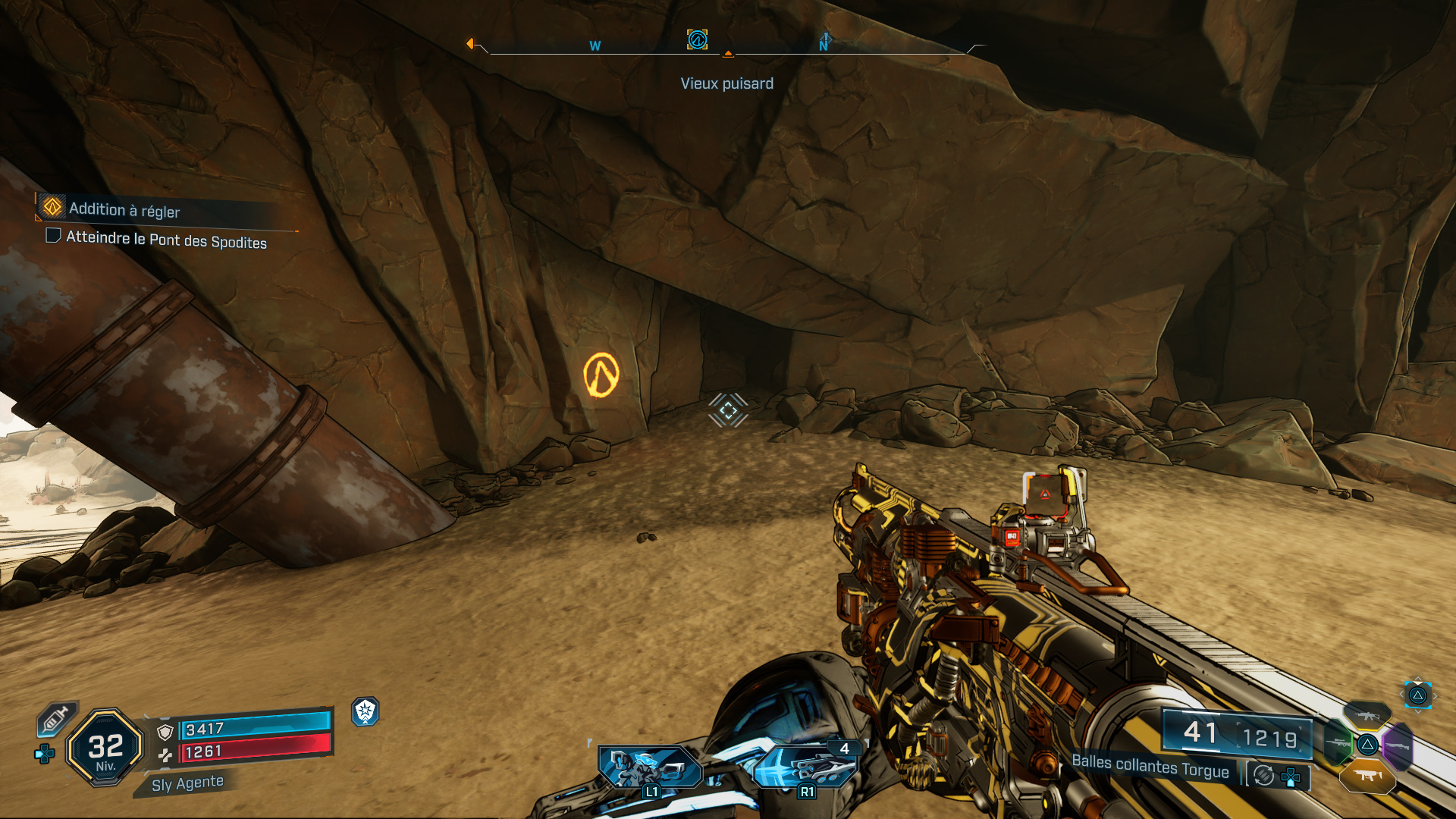Image resolution: width=1456 pixels, height=819 pixels.
Task: Select the Addition à régler quest tracker
Action: coord(125,209)
